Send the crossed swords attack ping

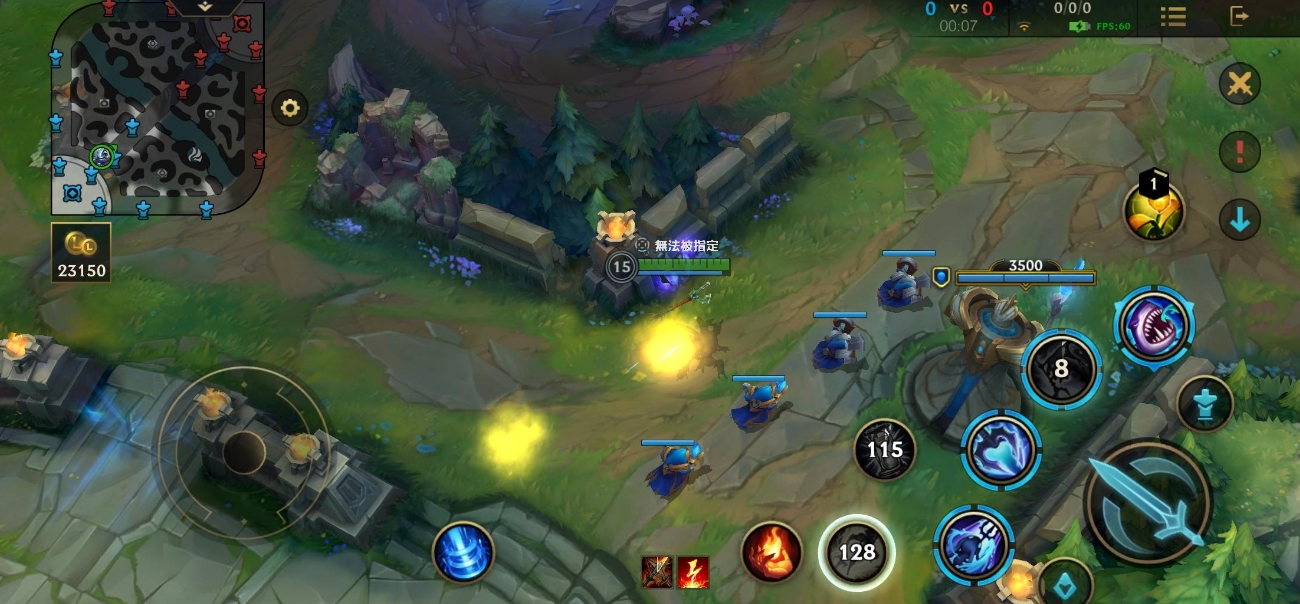[1239, 83]
